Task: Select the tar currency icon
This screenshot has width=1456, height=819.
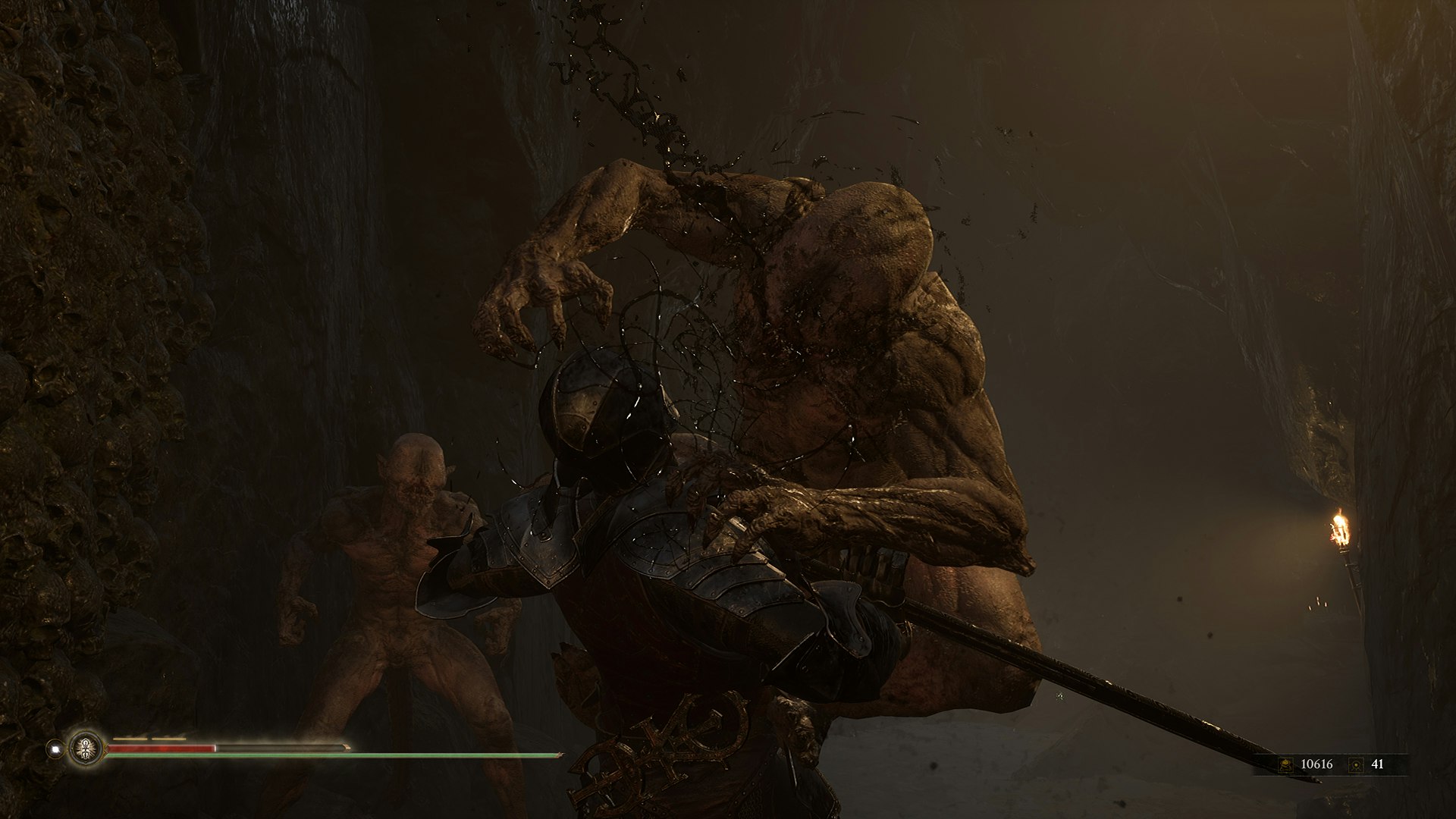Action: coord(1285,764)
